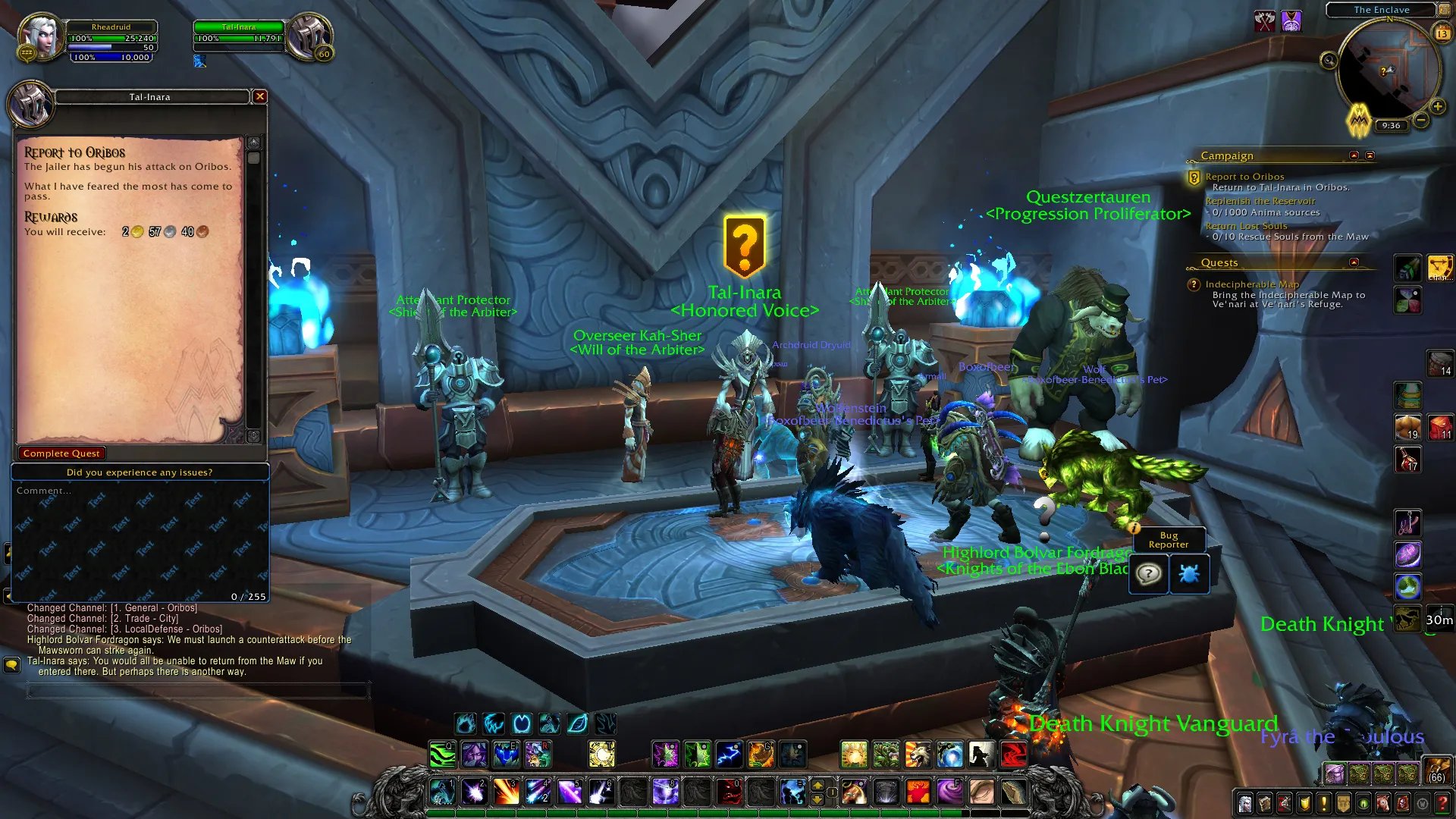Open the red question mark help menu
Image resolution: width=1456 pixels, height=819 pixels.
click(x=1442, y=803)
